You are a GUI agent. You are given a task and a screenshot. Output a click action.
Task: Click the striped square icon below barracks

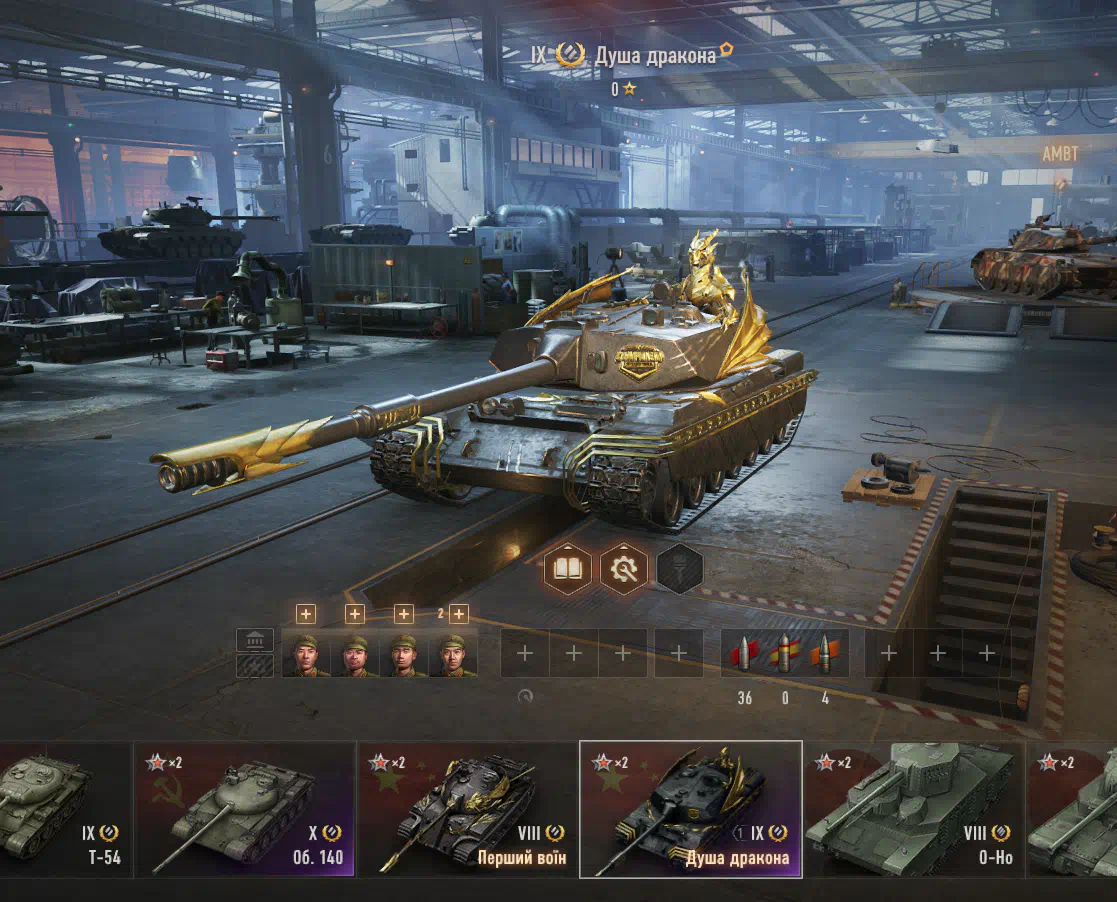255,666
